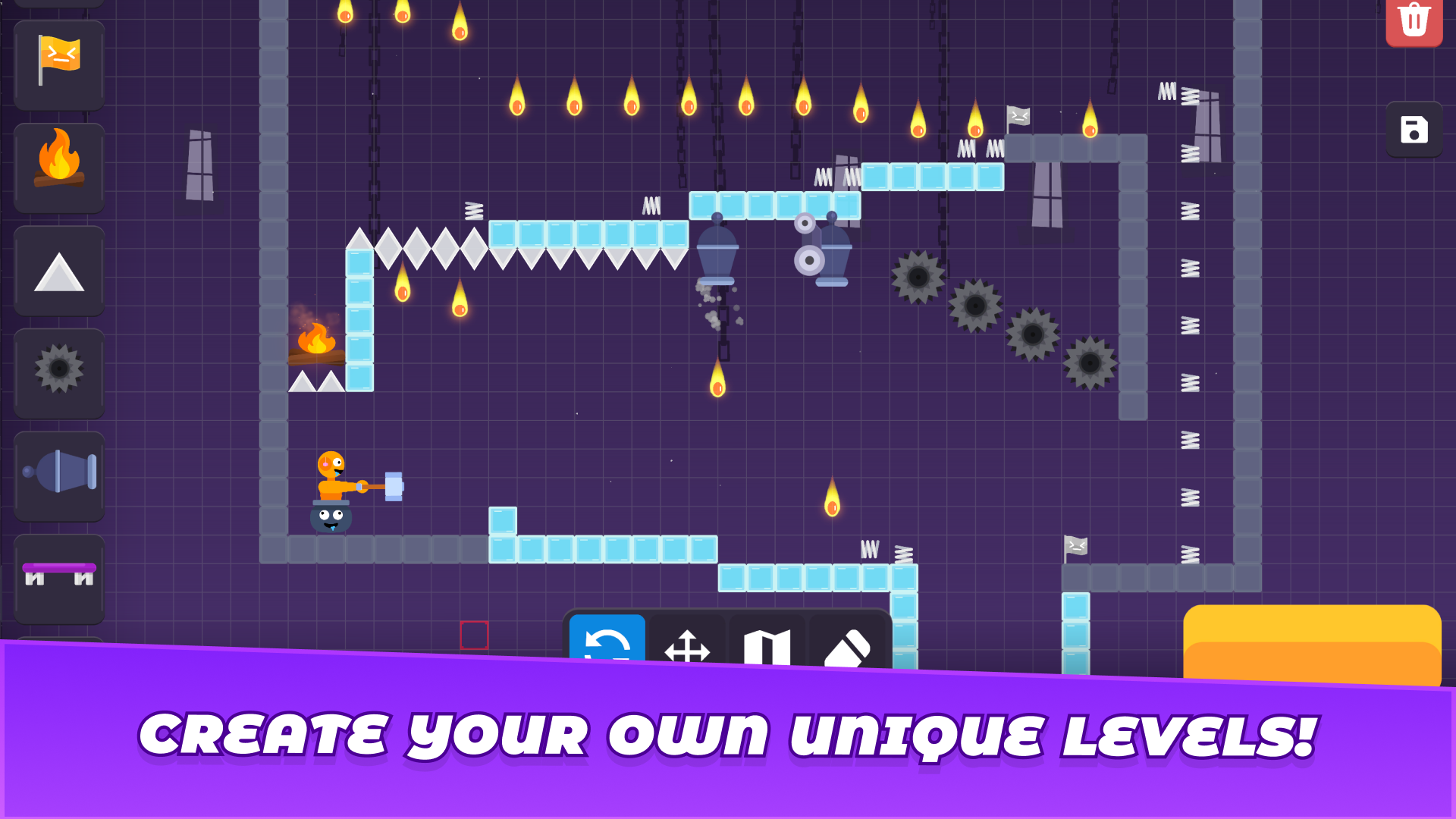This screenshot has width=1456, height=819.
Task: Select the spike triangle tool
Action: tap(58, 271)
